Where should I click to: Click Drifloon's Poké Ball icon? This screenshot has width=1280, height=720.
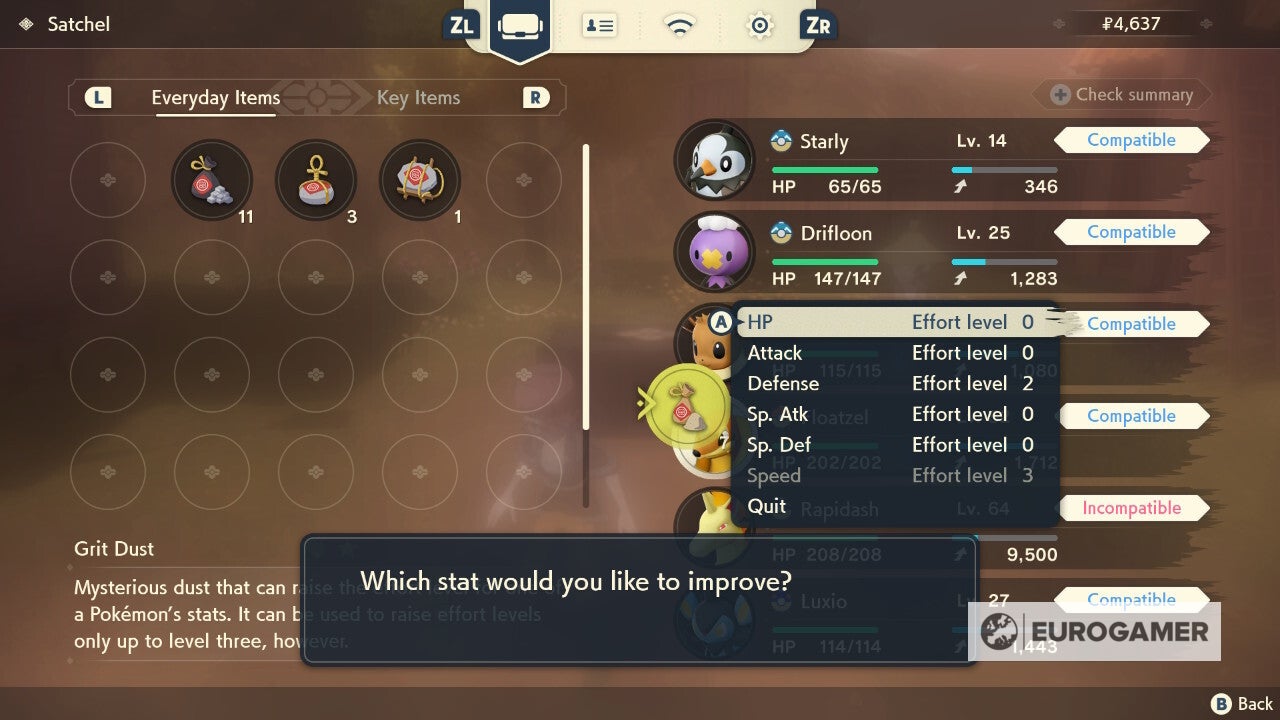(780, 233)
